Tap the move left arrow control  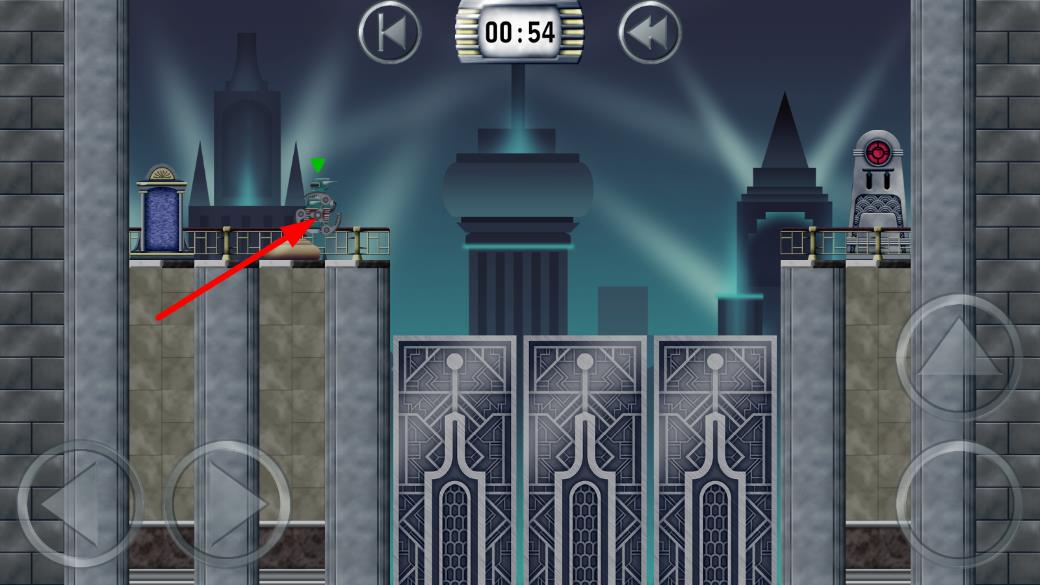click(x=80, y=503)
